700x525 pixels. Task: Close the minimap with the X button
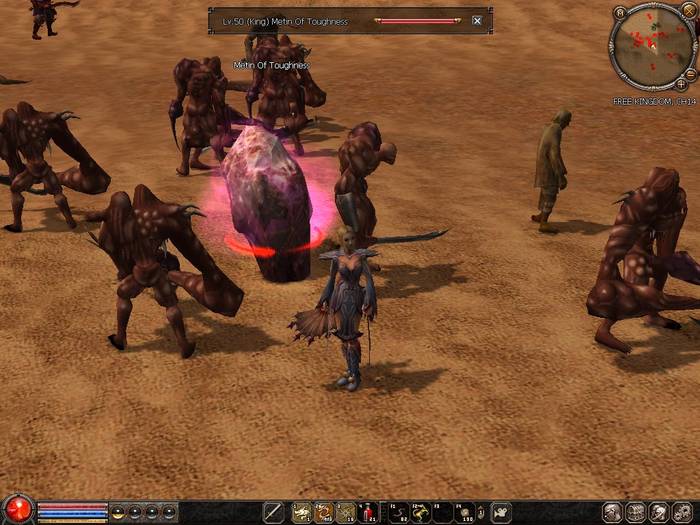point(689,12)
